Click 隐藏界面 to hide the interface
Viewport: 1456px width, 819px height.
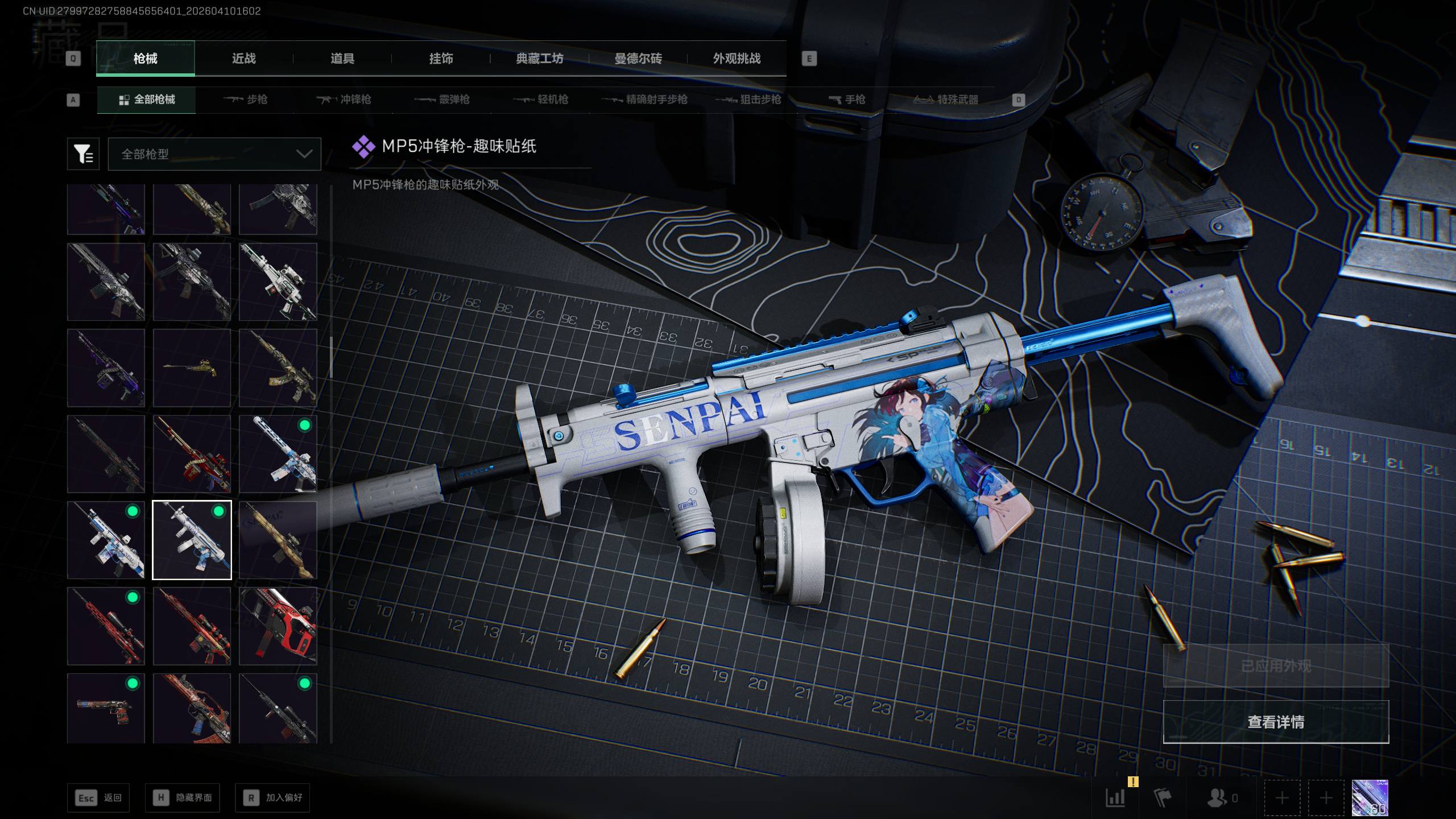point(182,798)
